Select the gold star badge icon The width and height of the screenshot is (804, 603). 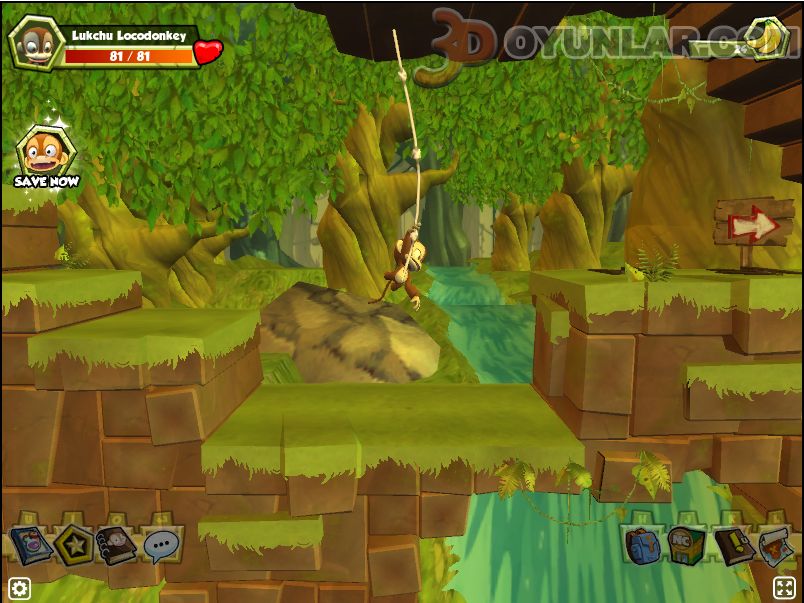click(75, 546)
